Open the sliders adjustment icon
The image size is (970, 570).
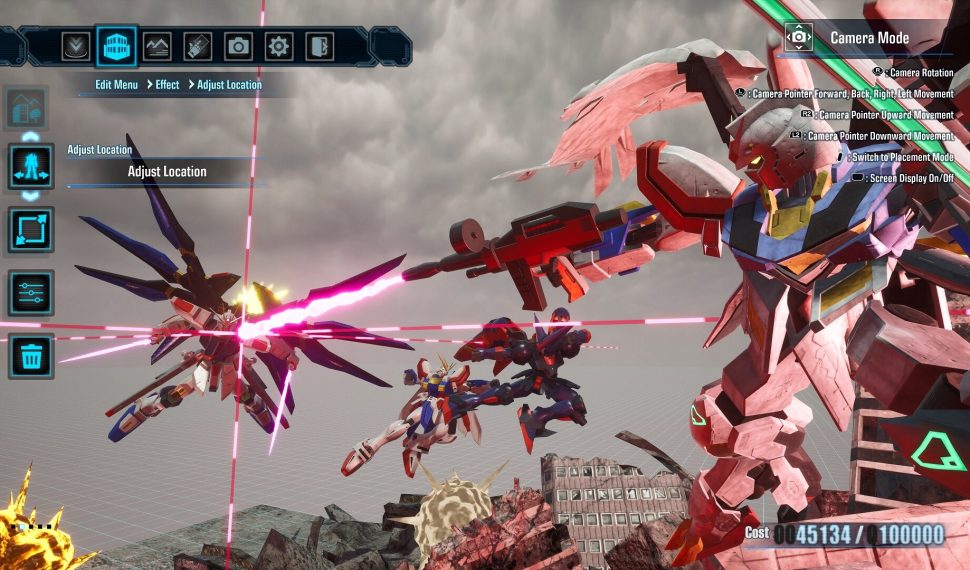click(x=31, y=293)
